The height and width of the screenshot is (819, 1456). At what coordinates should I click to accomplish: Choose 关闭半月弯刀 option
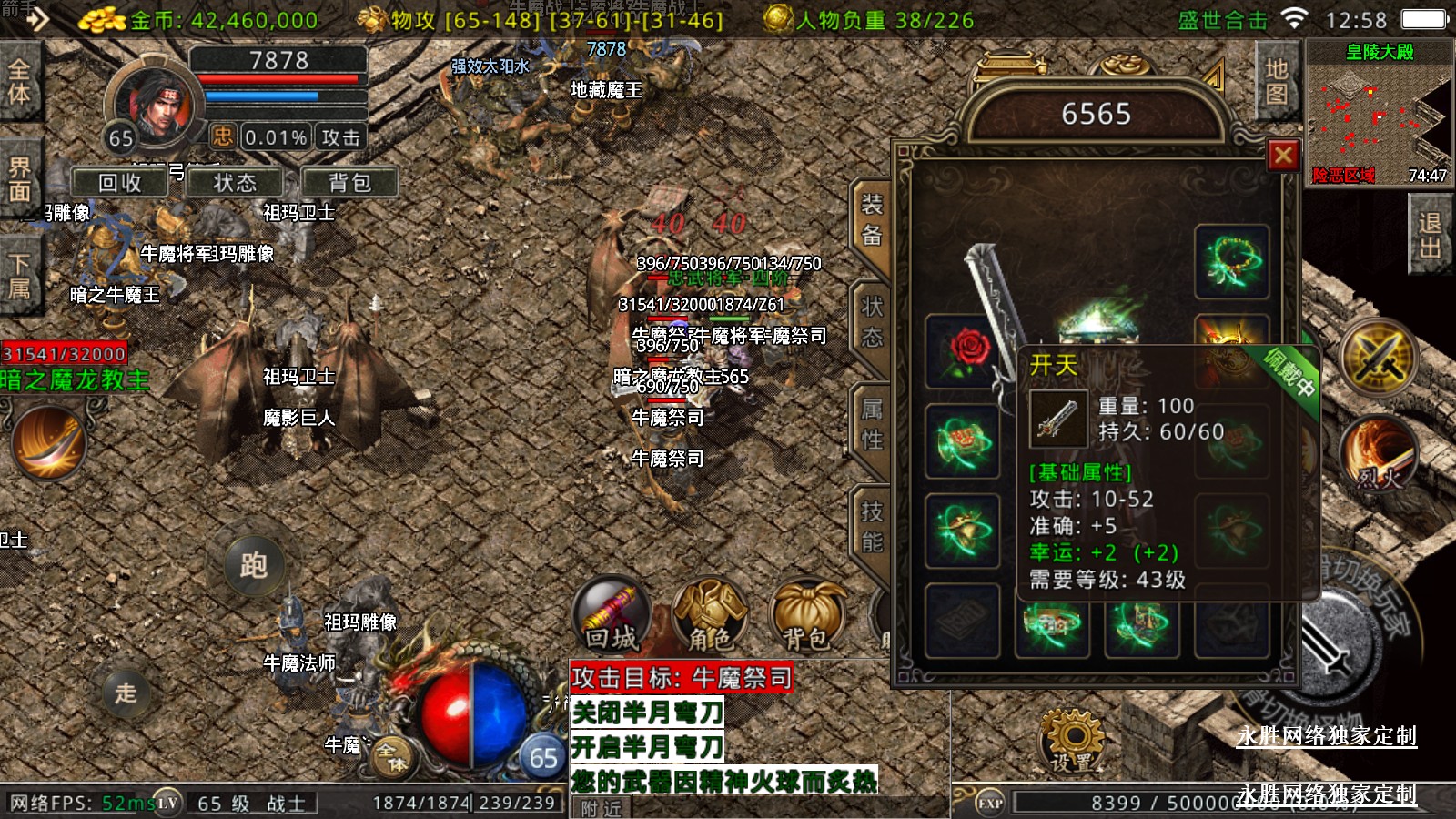tap(647, 713)
